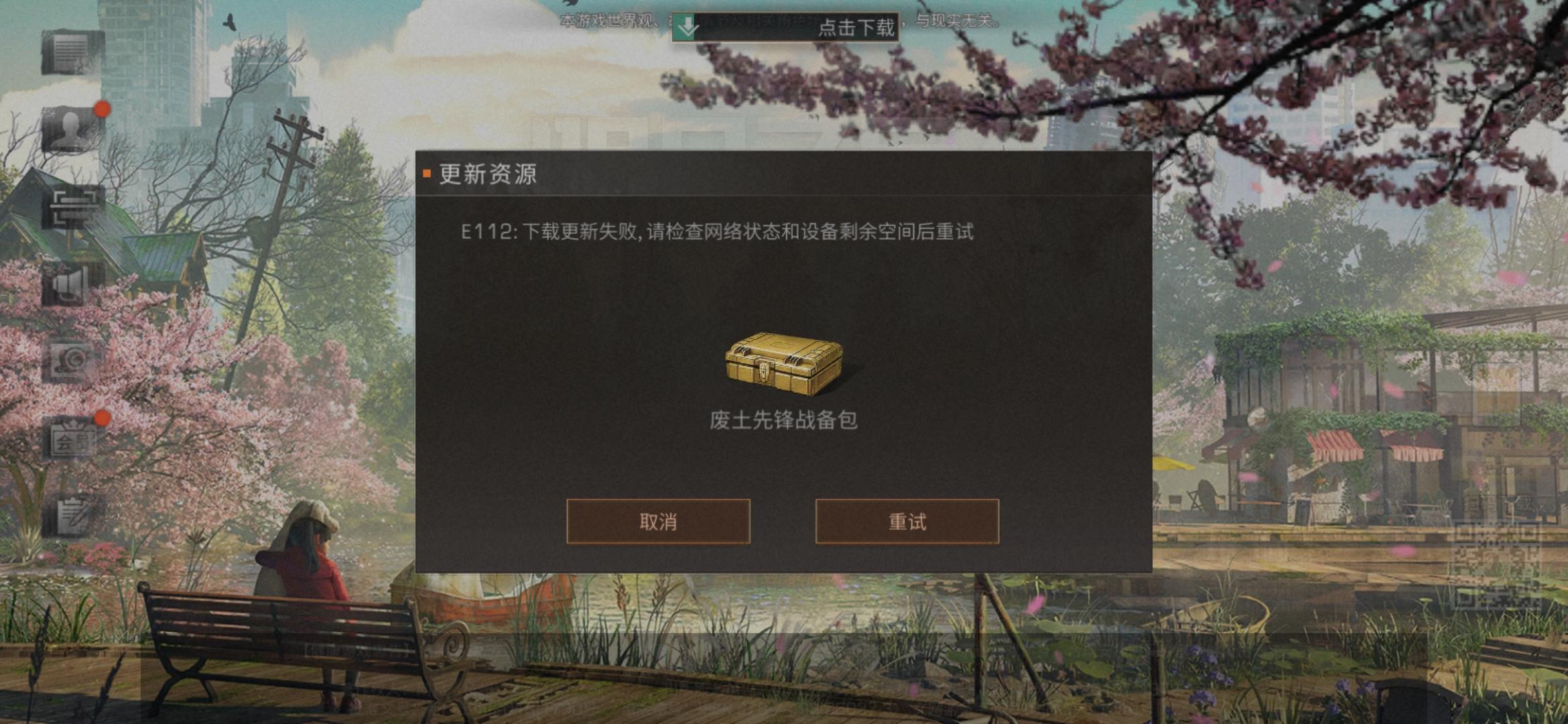
Task: Open the megaphone announcements icon
Action: tap(67, 286)
